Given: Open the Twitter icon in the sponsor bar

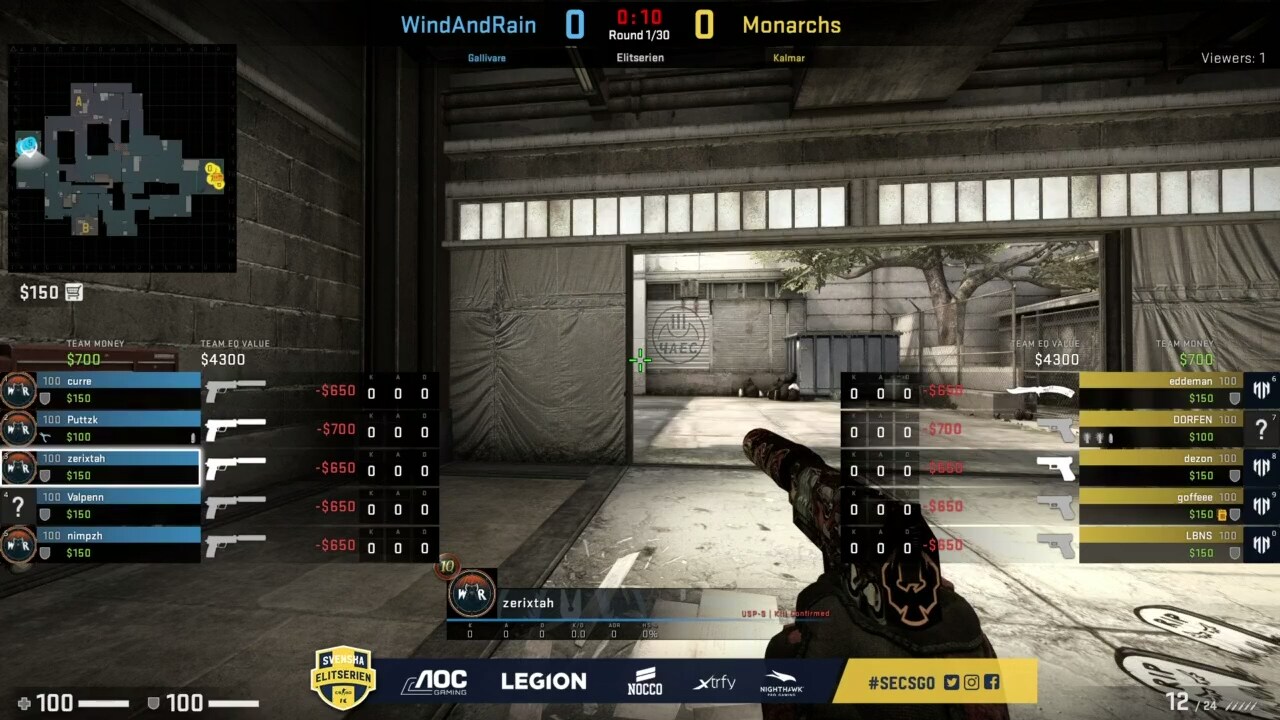Looking at the screenshot, I should (951, 682).
